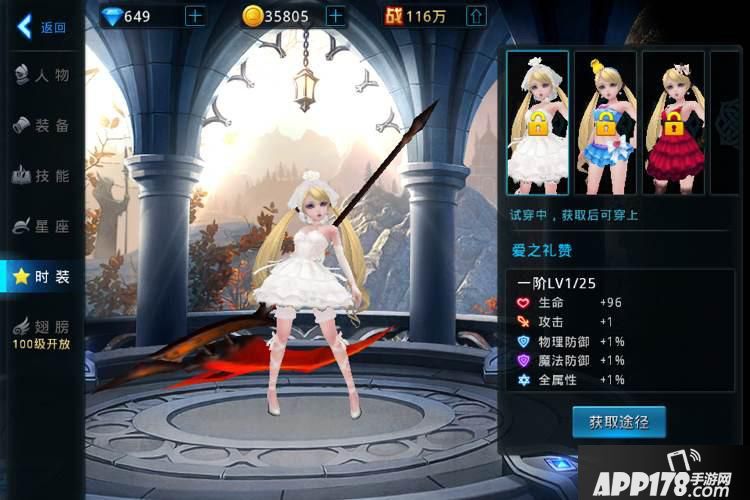750x500 pixels.
Task: Add gold coins with the plus button
Action: pyautogui.click(x=336, y=16)
